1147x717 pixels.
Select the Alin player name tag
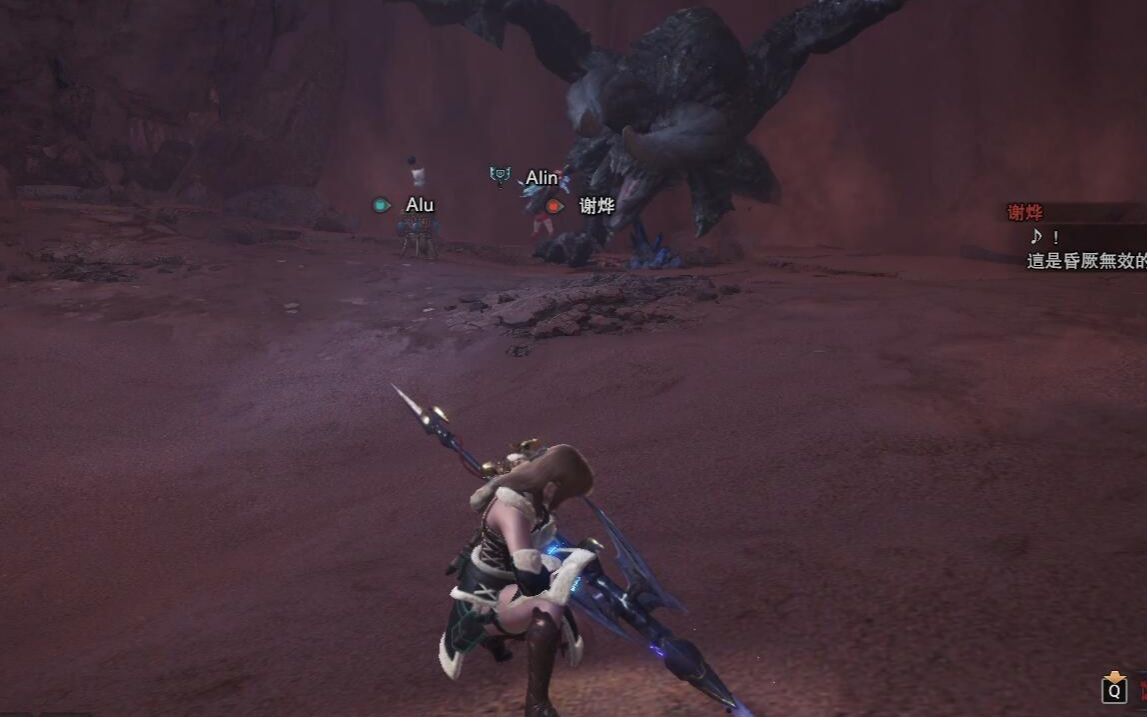542,178
